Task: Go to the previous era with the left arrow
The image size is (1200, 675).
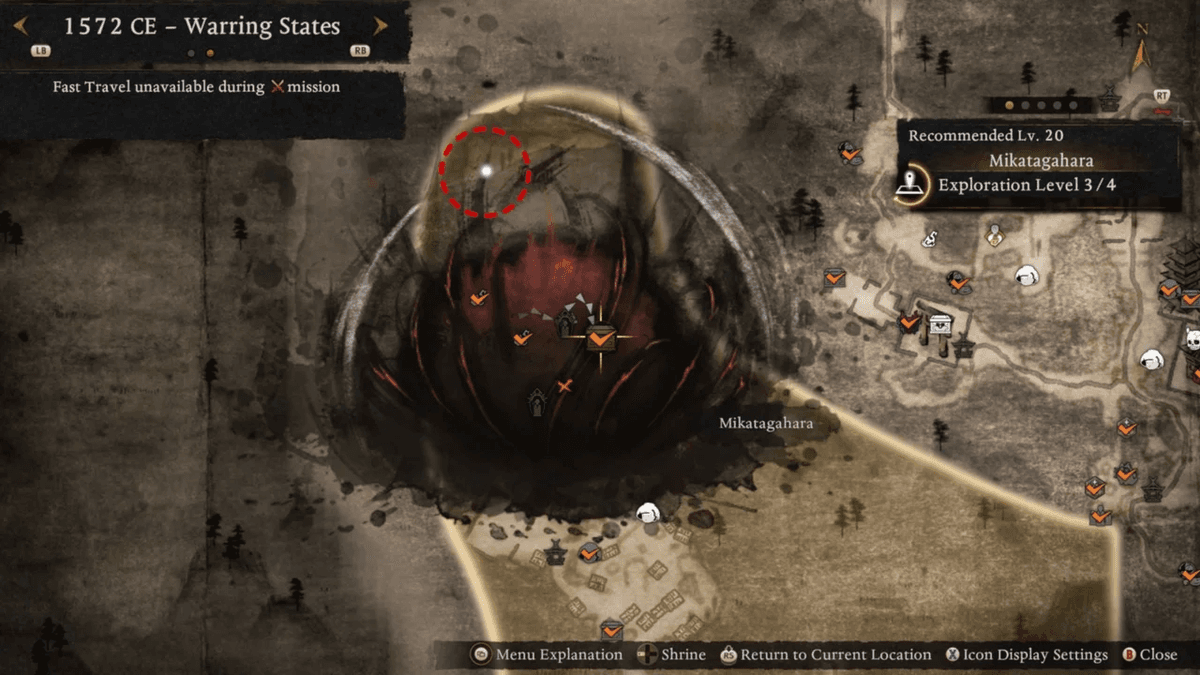Action: pyautogui.click(x=20, y=27)
